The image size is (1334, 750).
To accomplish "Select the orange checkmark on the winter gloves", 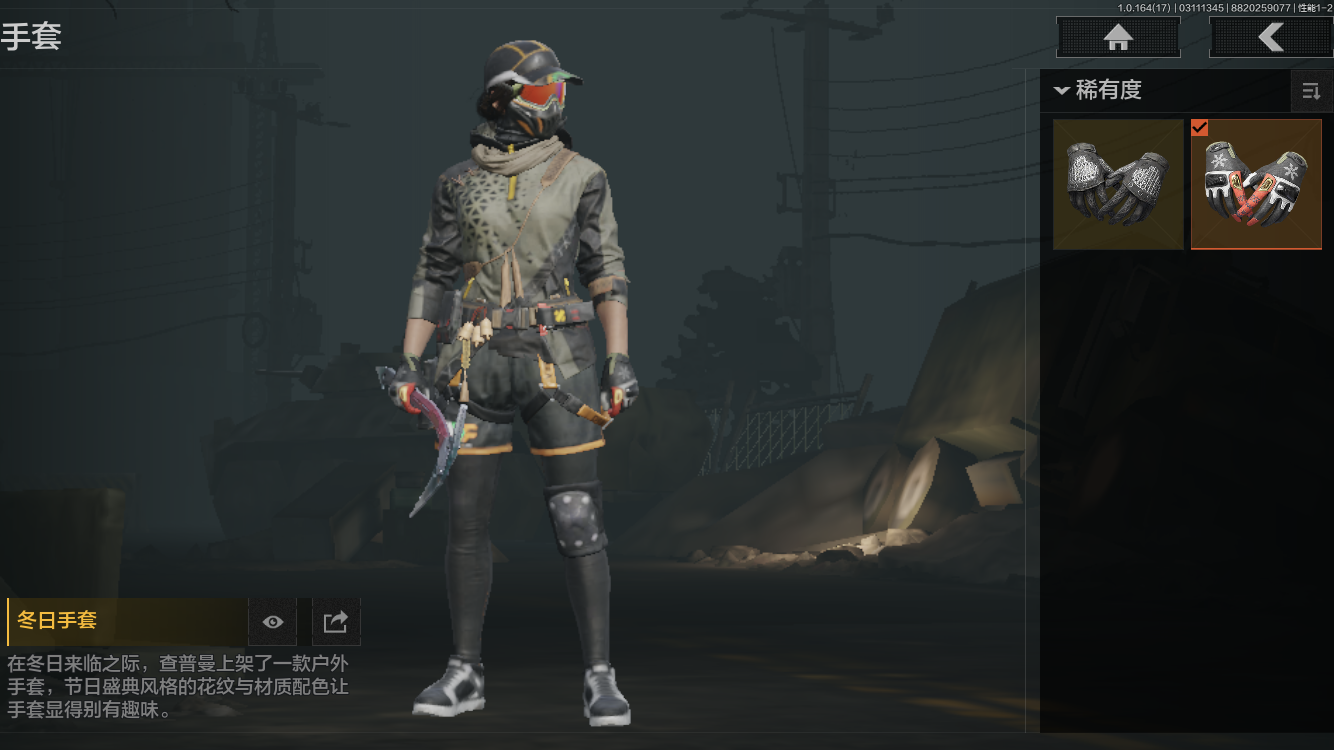I will coord(1201,127).
